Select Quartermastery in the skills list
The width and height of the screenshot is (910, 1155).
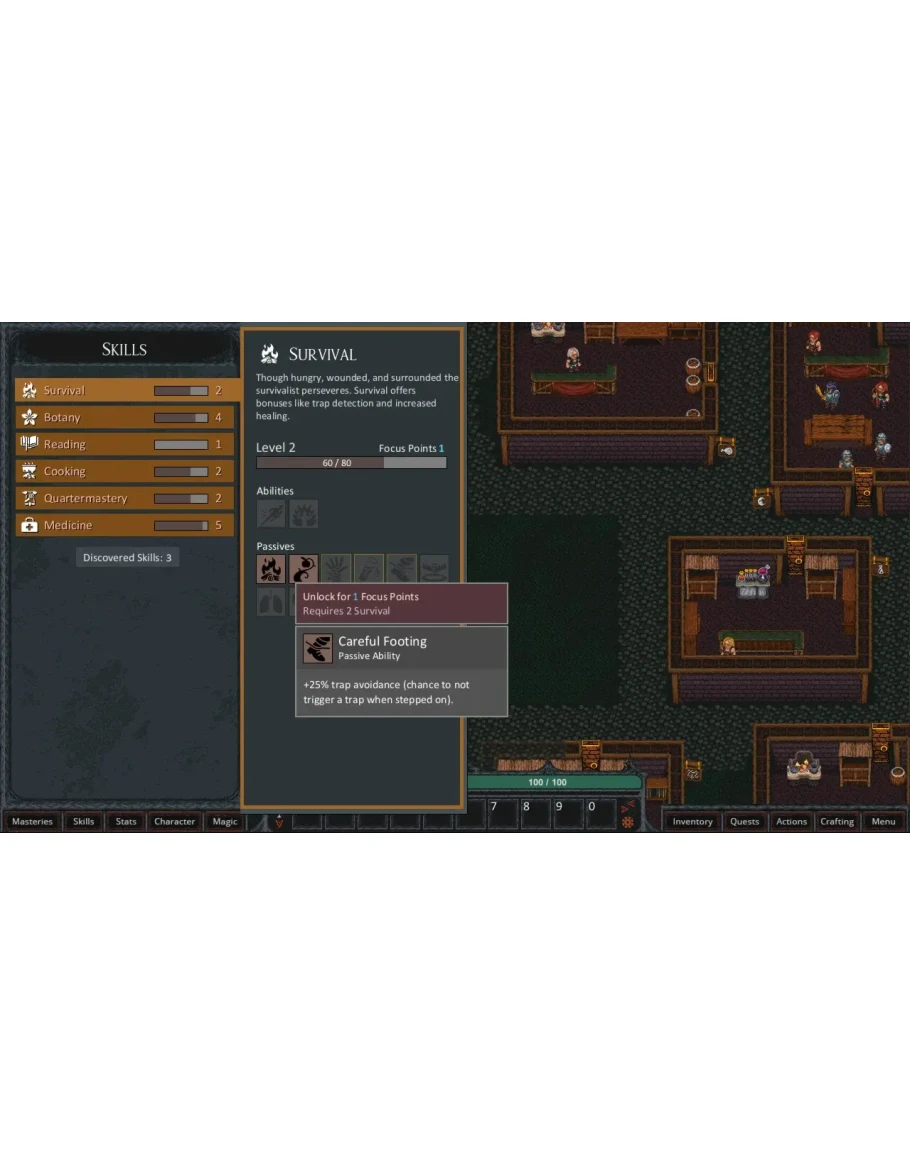[125, 499]
